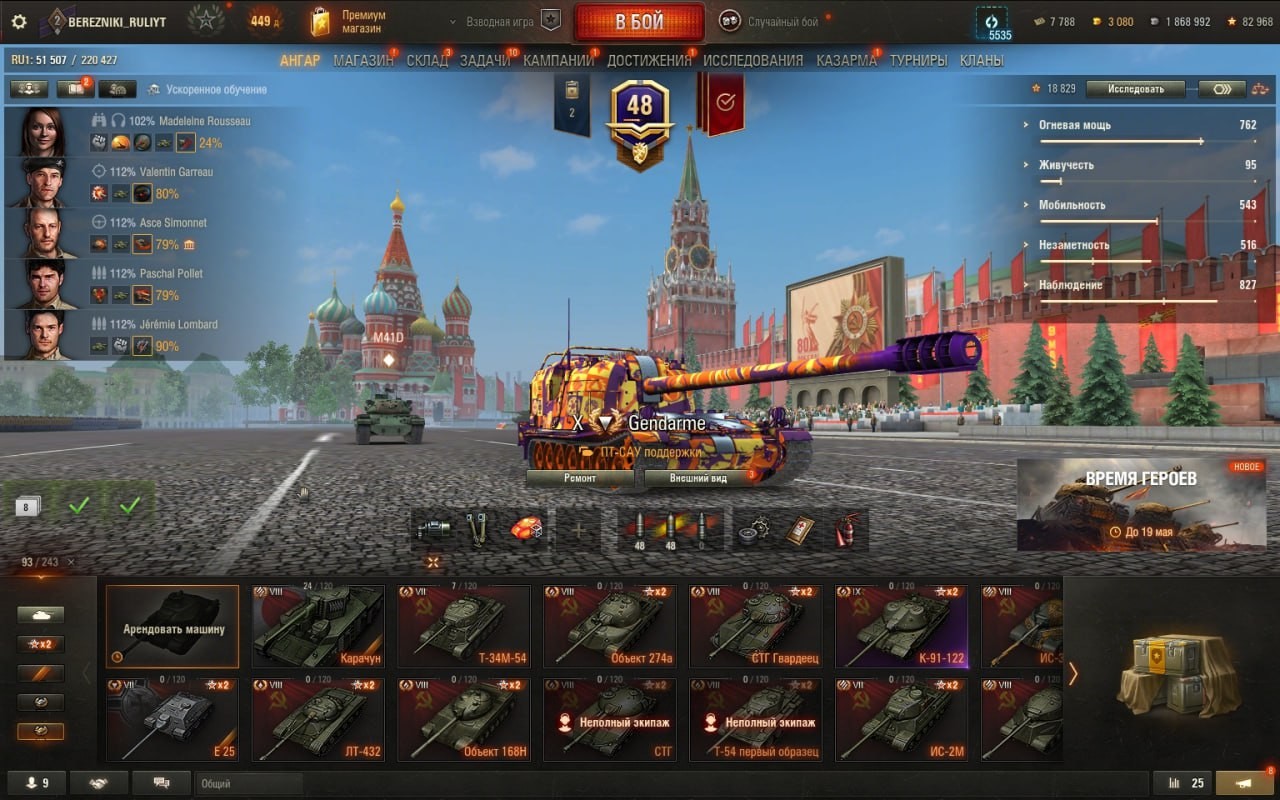
Task: Open the ИССЛЕДОВАНИЯ research tab
Action: pos(753,60)
